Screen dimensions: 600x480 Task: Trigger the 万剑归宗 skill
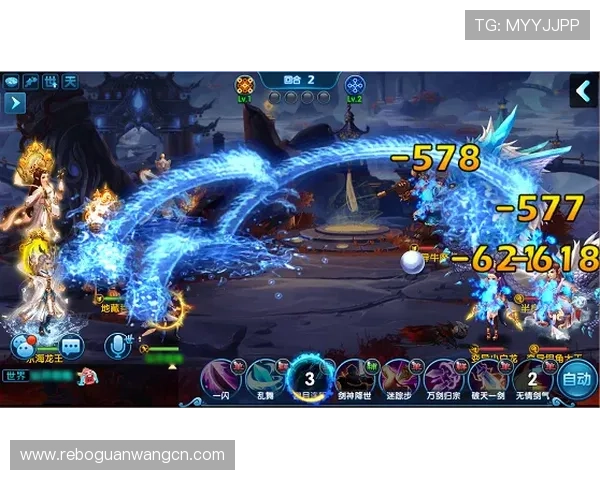pyautogui.click(x=442, y=378)
